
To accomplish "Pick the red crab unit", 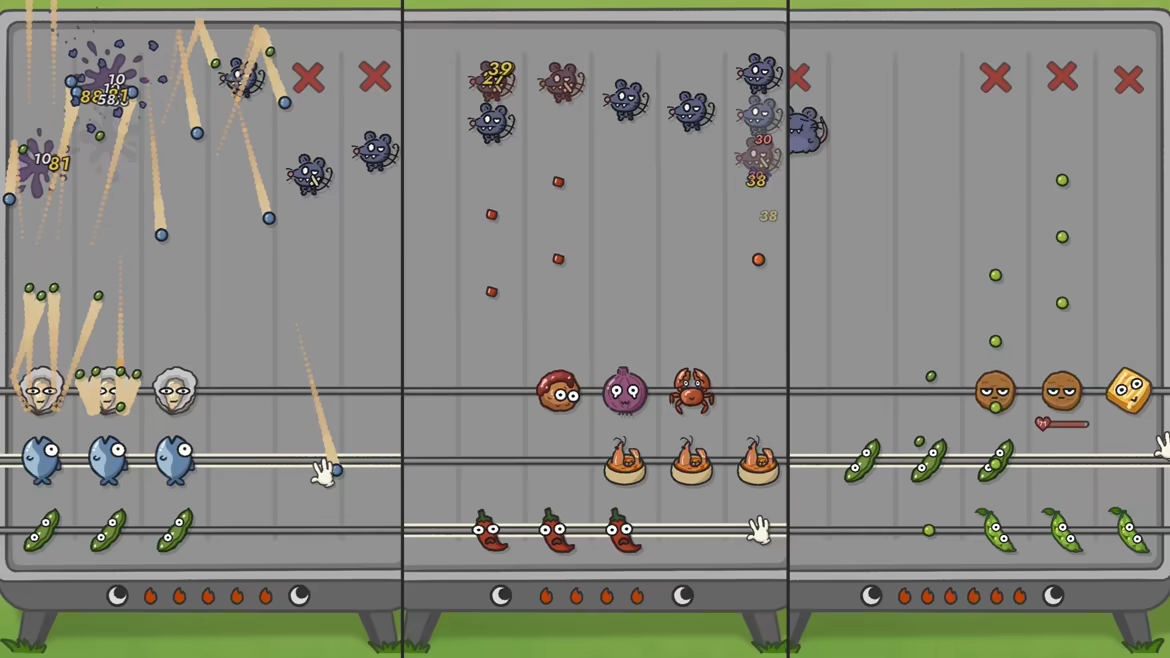I will pos(691,391).
